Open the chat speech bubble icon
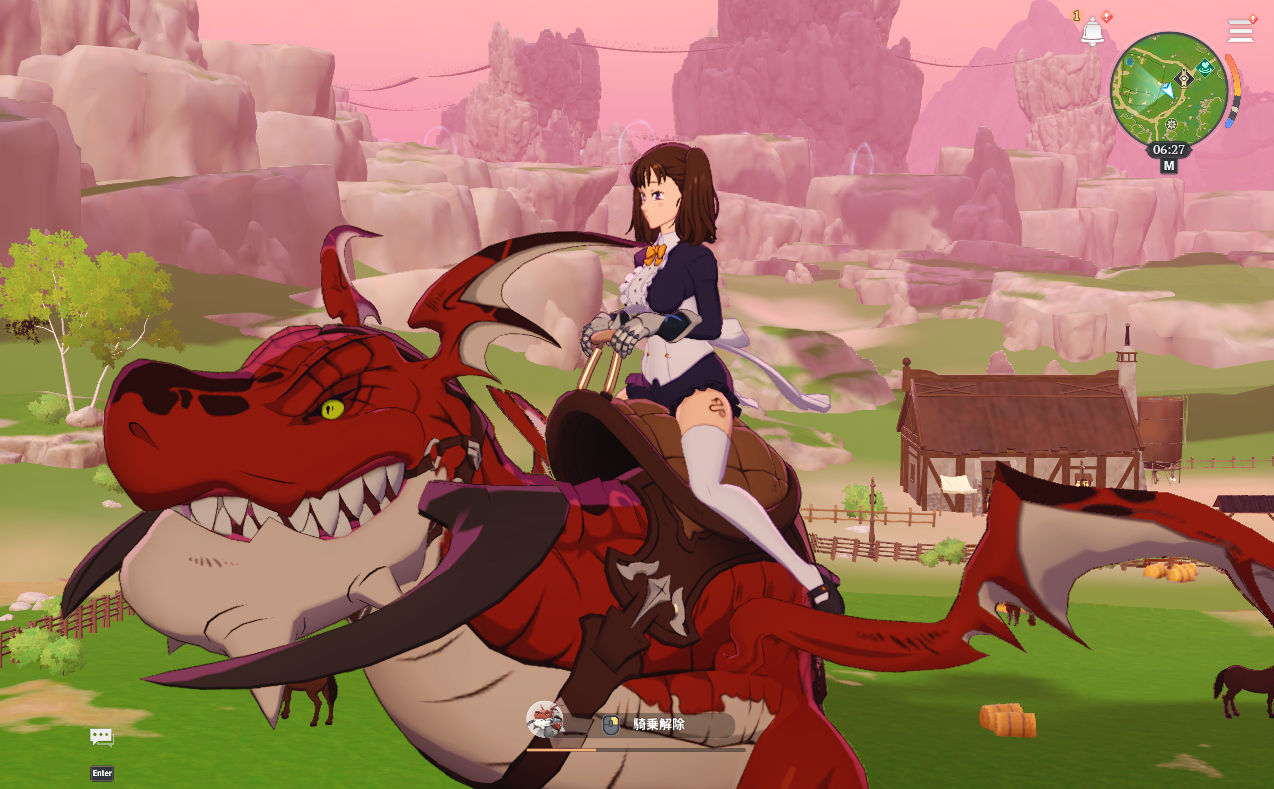Screen dimensions: 1274x789 [101, 737]
